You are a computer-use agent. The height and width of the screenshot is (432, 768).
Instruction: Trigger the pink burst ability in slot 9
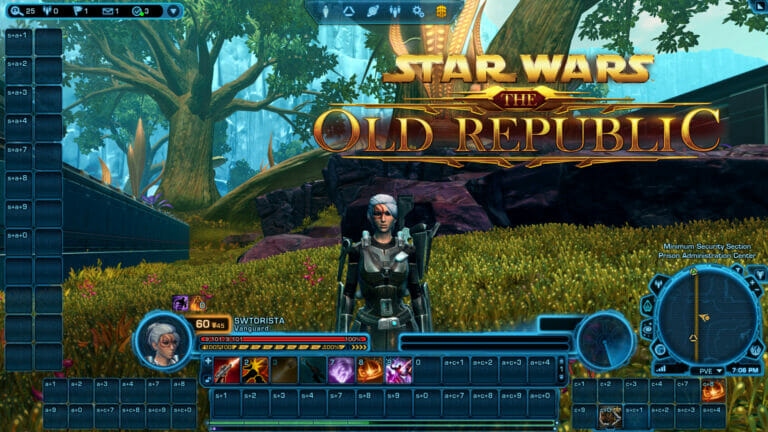[398, 369]
